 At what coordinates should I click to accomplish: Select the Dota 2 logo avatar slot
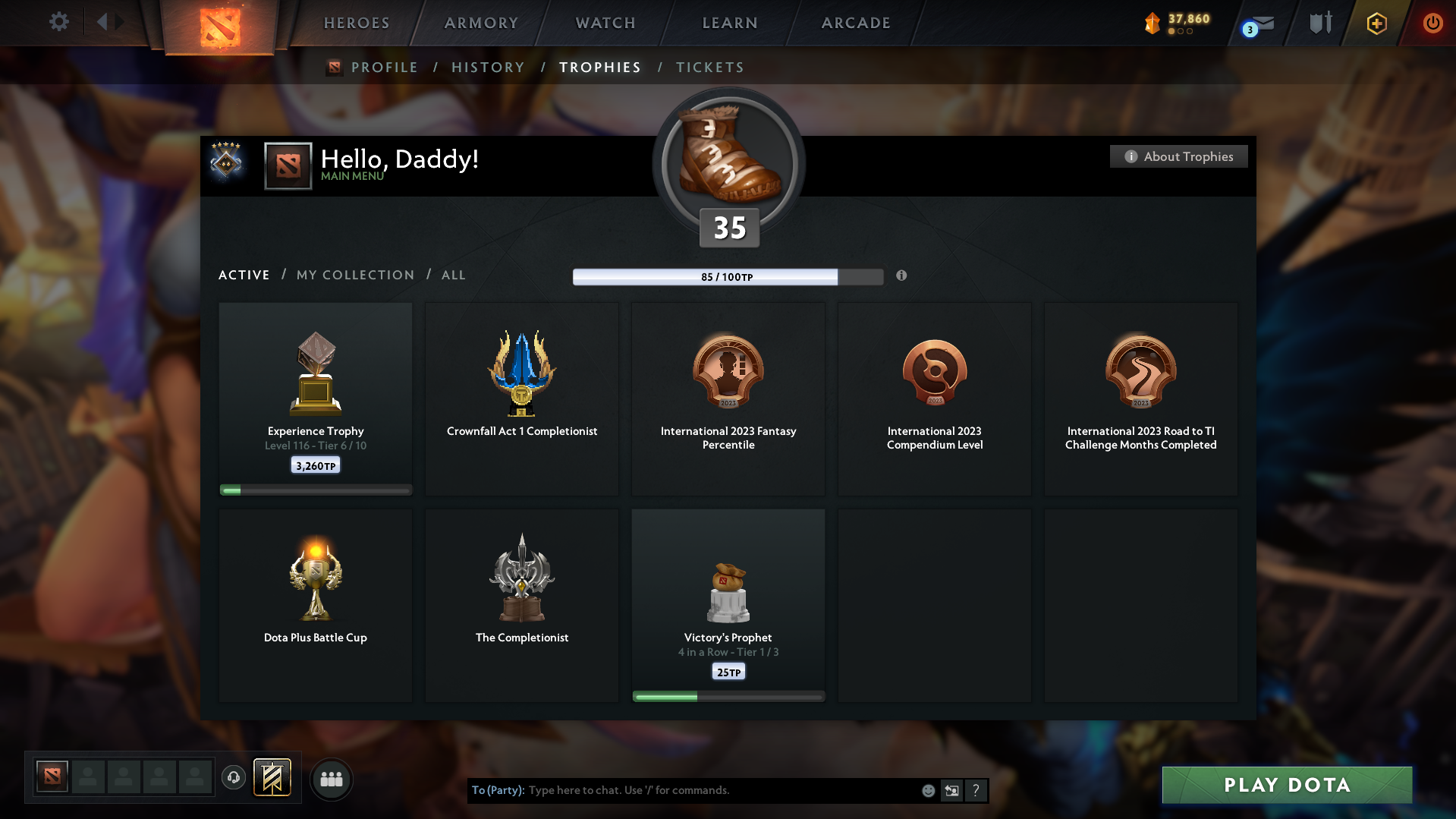[x=51, y=777]
